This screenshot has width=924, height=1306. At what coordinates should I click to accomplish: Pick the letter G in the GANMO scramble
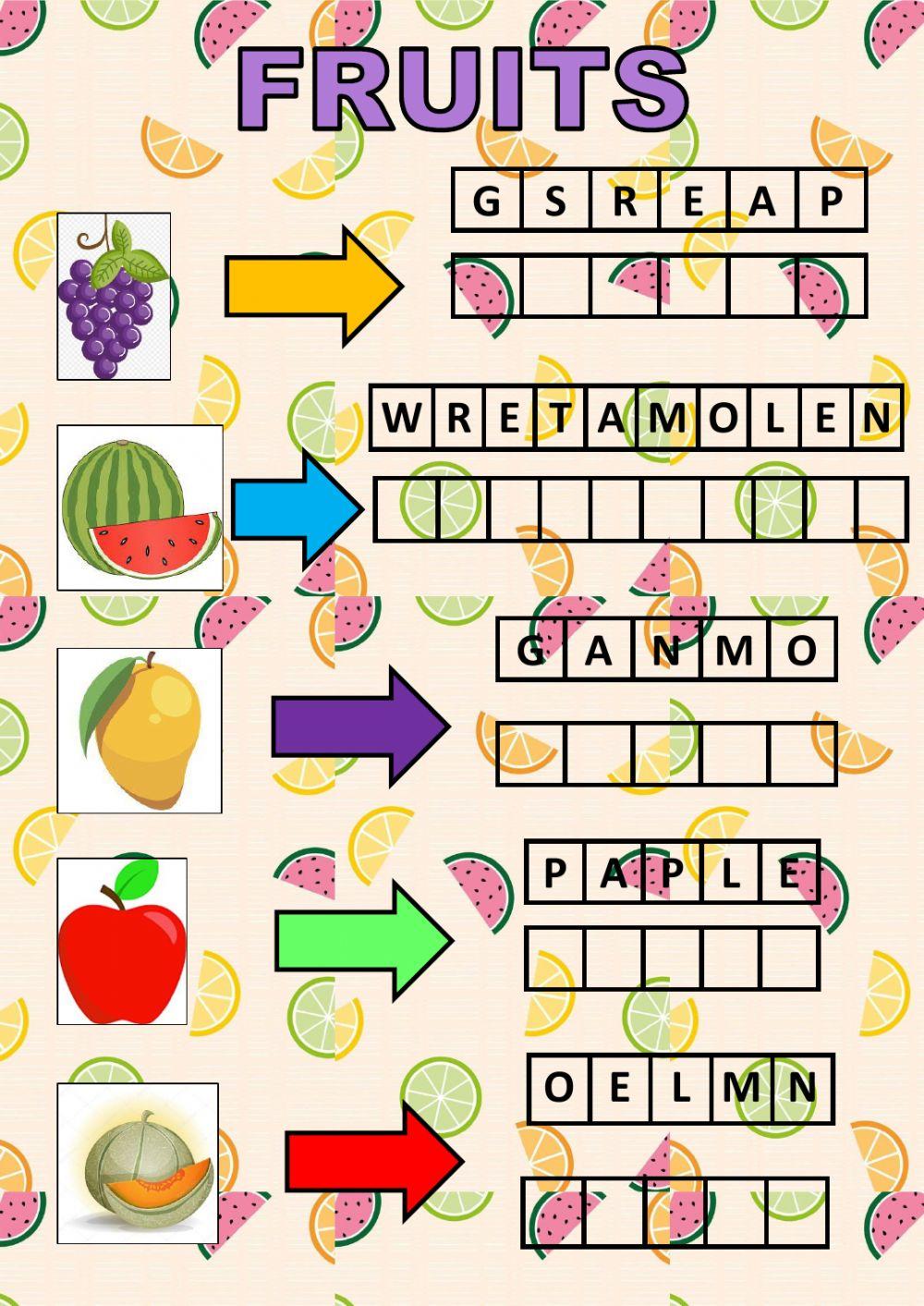(530, 651)
